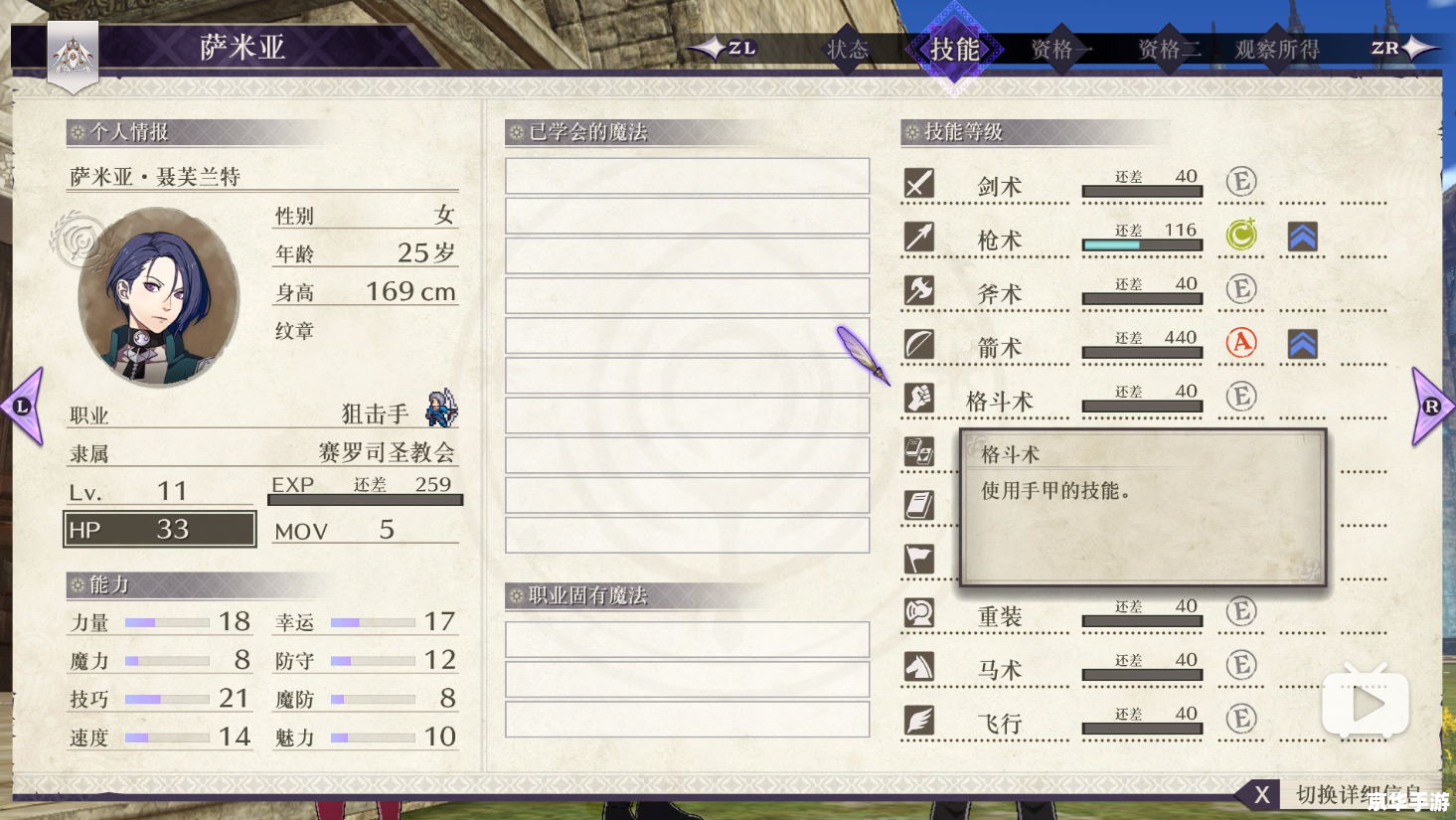Viewport: 1456px width, 820px height.
Task: Click Shamir's portrait
Action: coord(157,297)
